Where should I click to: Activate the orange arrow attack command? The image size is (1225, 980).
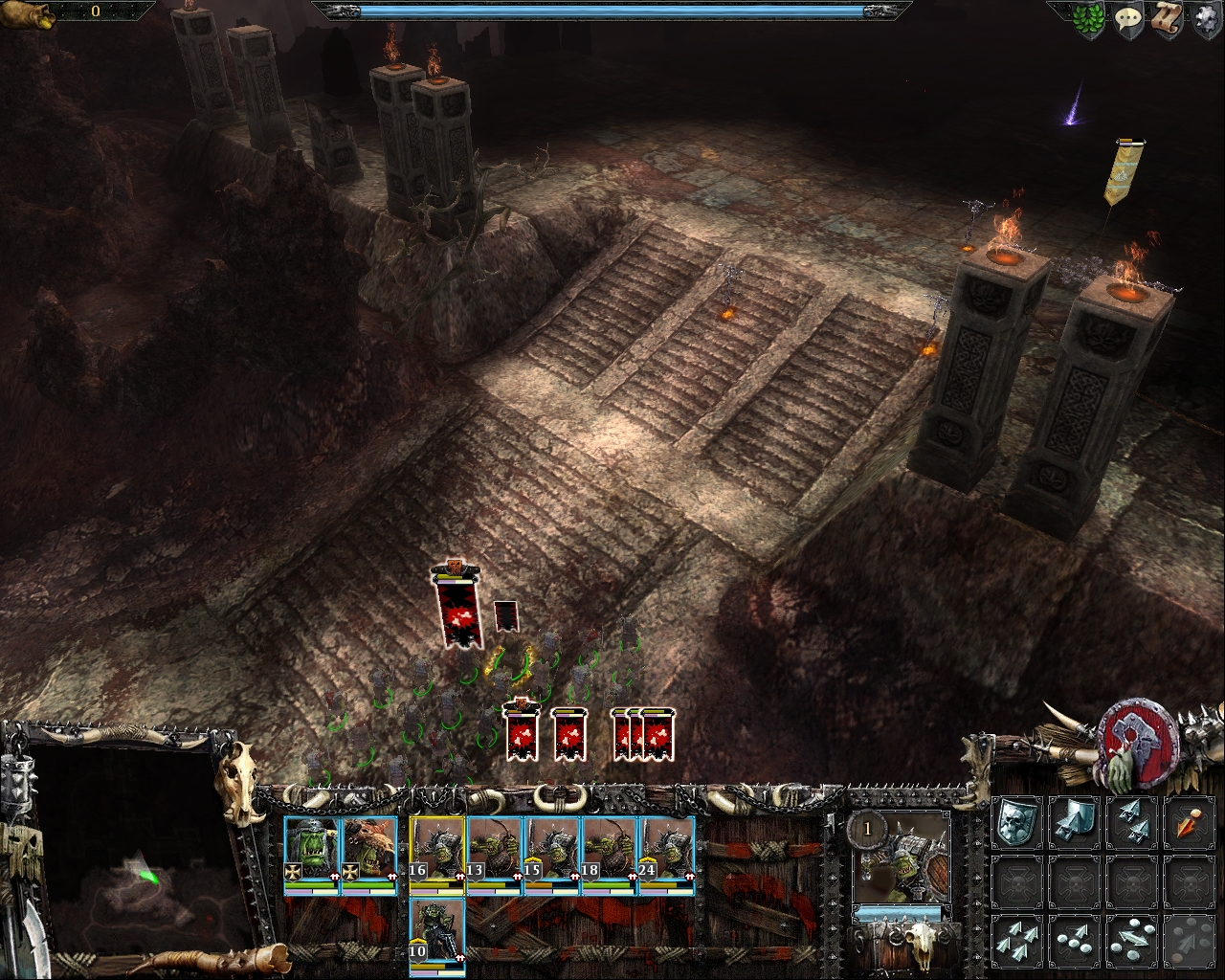tap(1189, 822)
